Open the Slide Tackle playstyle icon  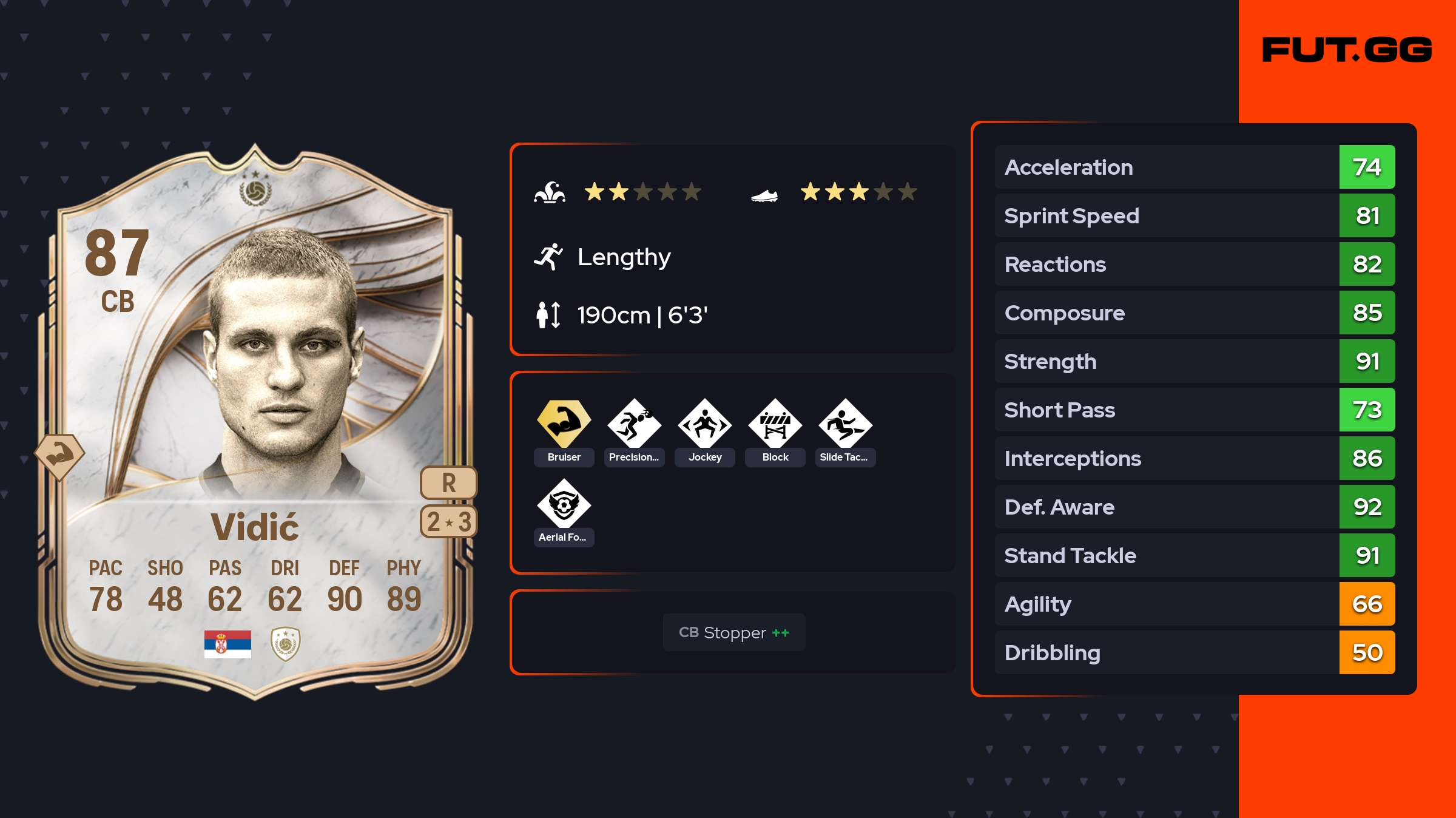(x=845, y=424)
